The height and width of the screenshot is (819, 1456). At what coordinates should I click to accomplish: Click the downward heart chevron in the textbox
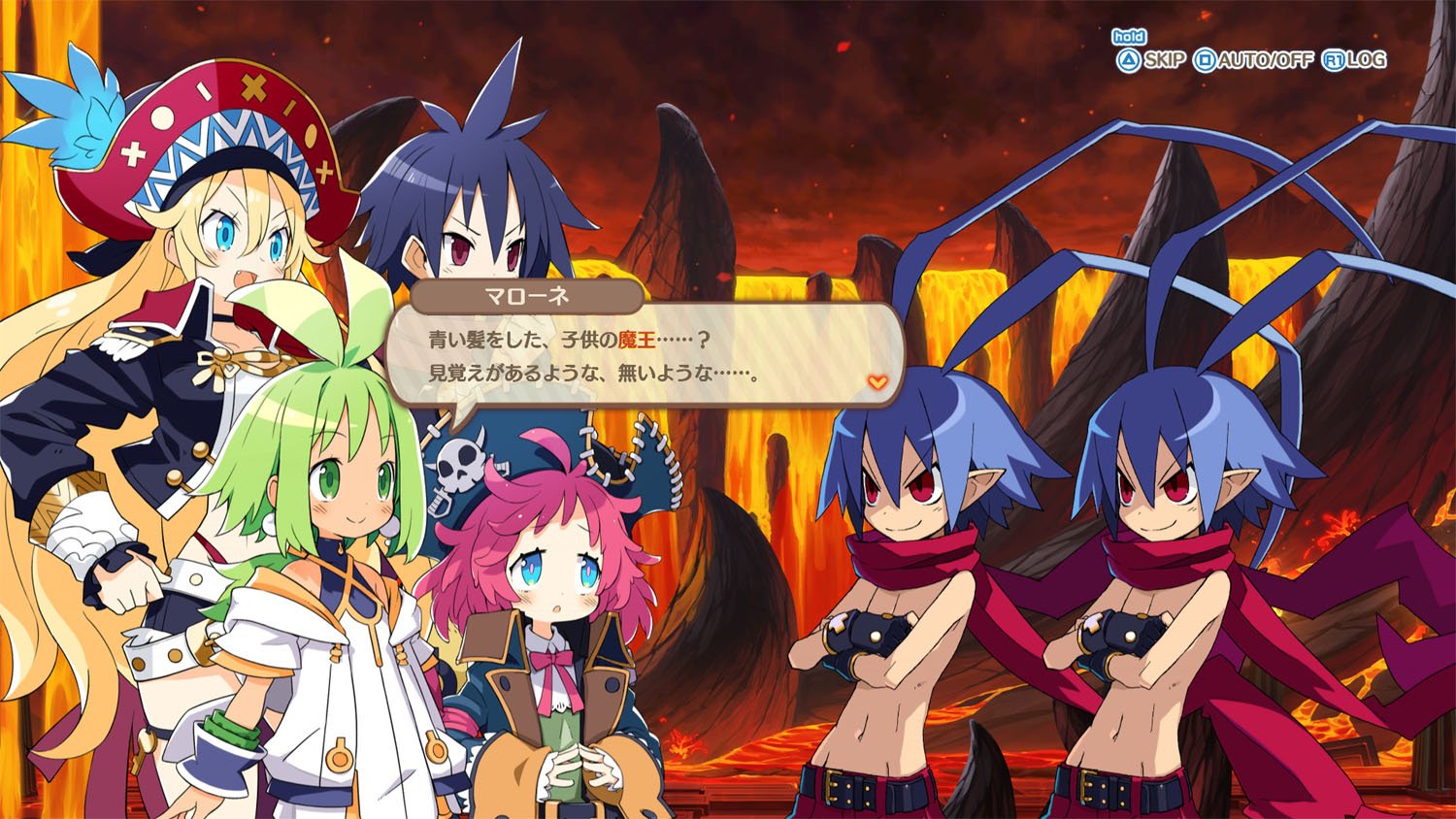tap(876, 382)
